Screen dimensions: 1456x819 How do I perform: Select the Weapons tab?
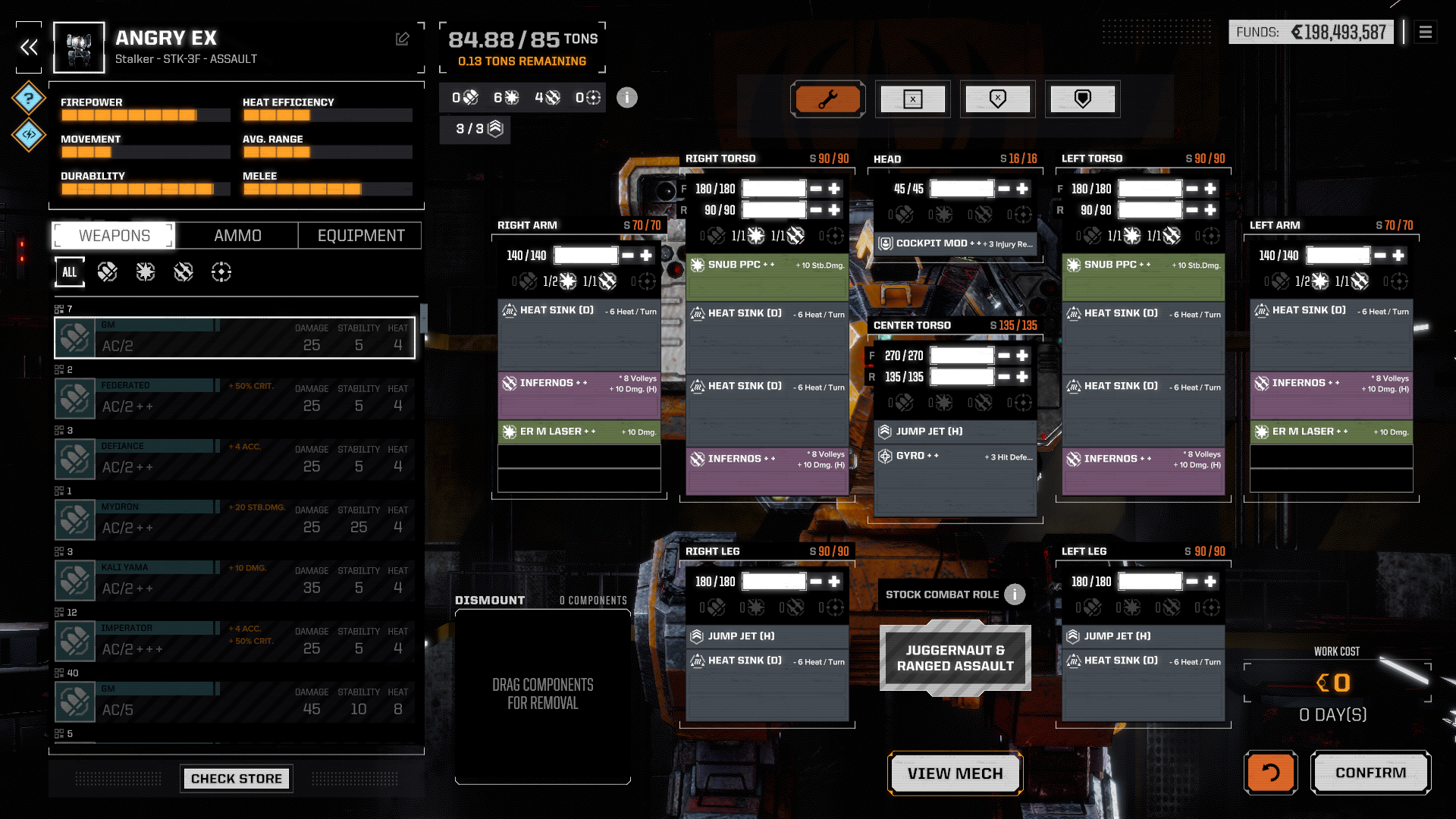(115, 236)
